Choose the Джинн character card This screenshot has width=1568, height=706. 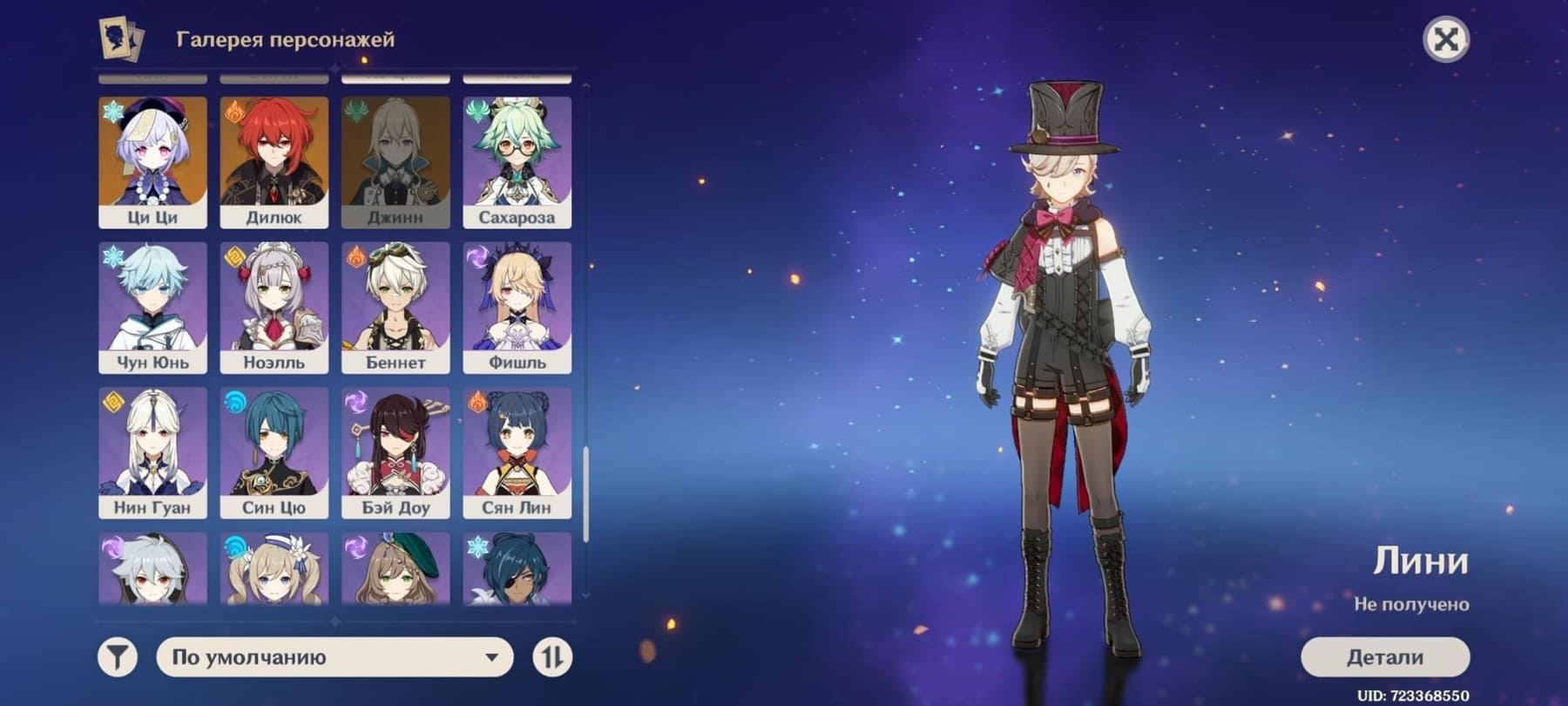click(x=395, y=162)
